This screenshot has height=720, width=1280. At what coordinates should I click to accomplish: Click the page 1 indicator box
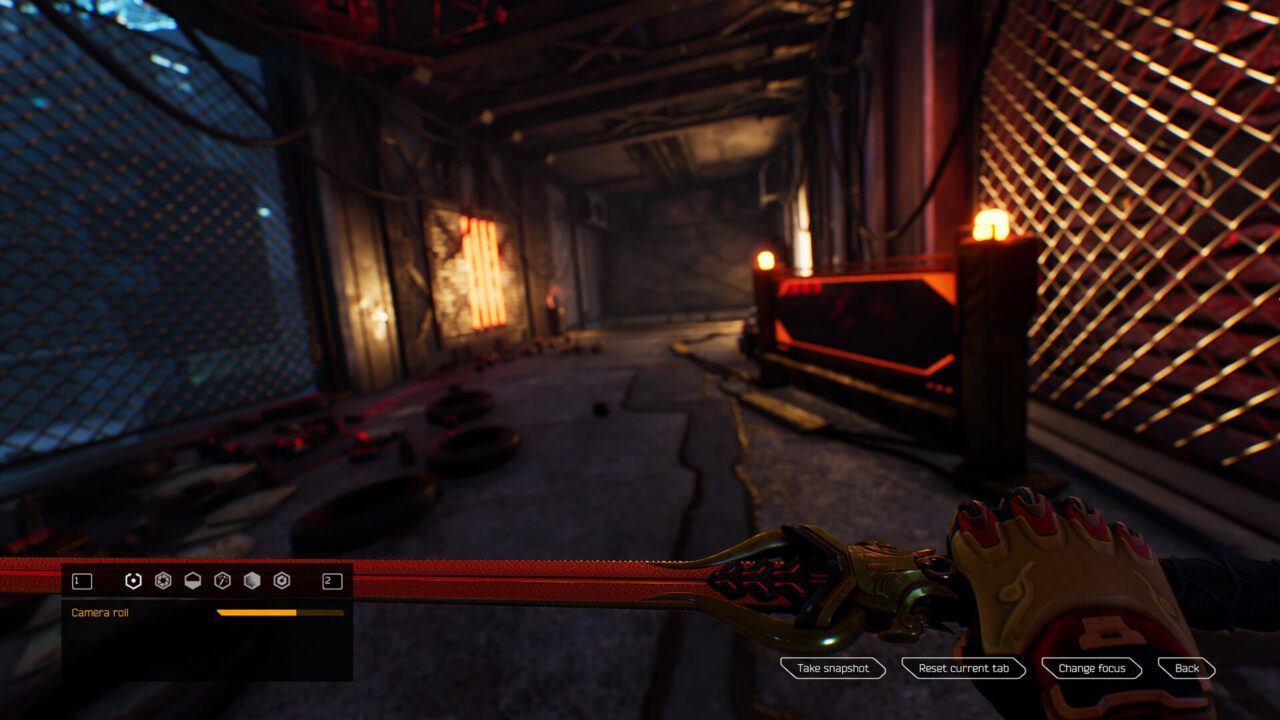(x=82, y=581)
